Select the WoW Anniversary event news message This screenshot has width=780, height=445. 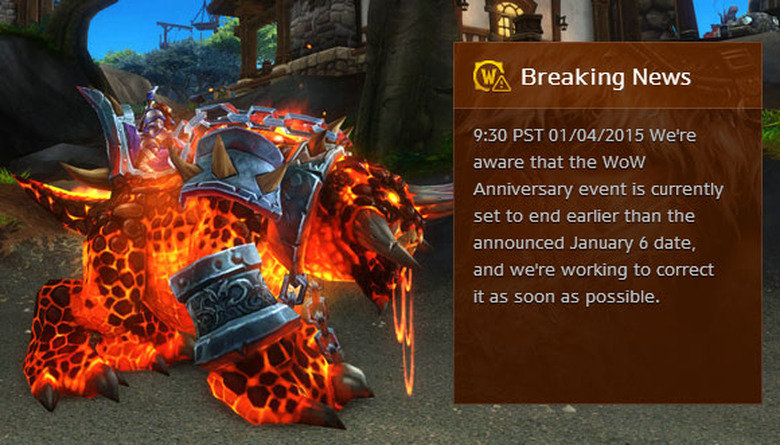click(x=598, y=215)
